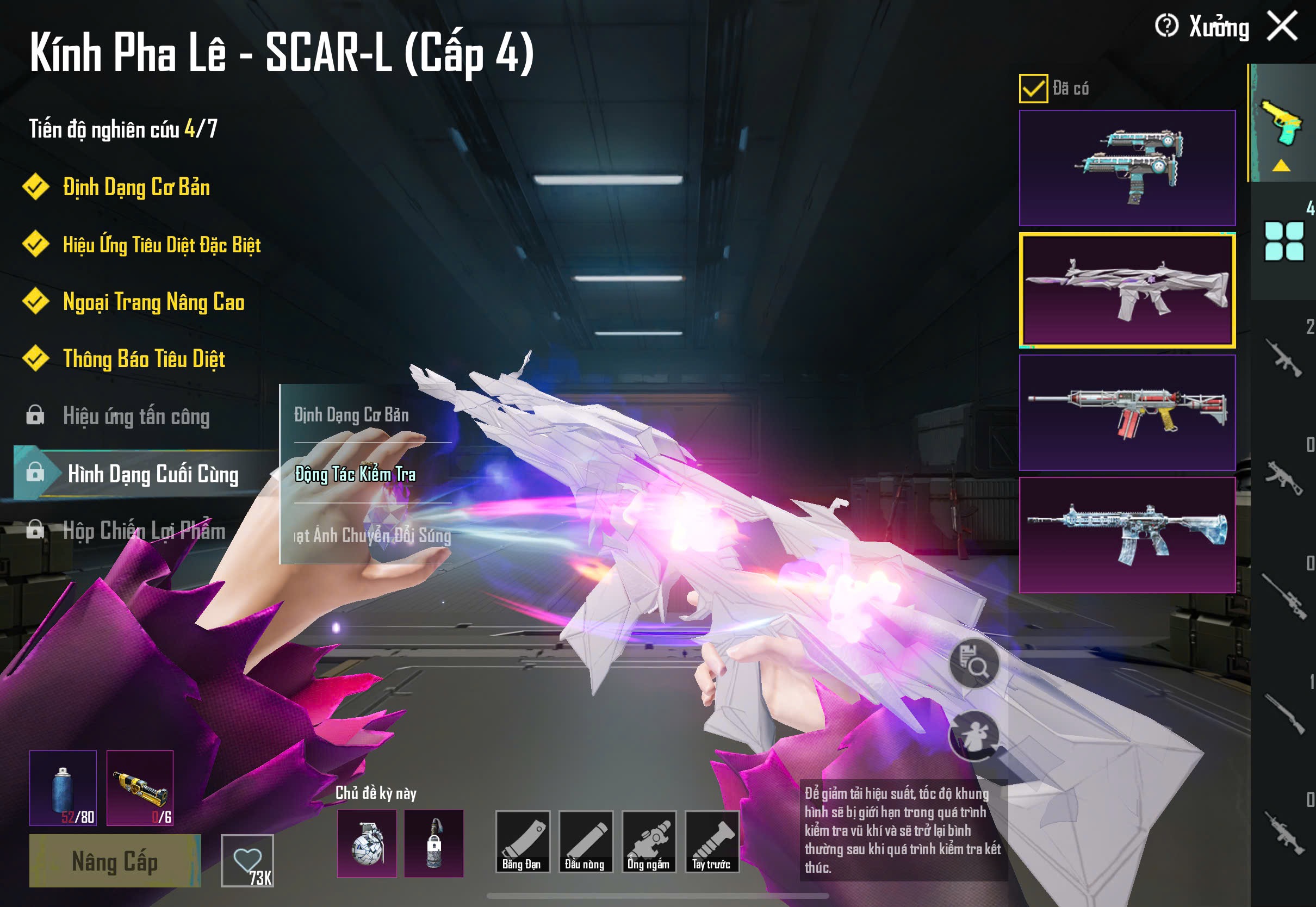
Task: Open the Đầu nòng attachment slot
Action: (x=585, y=842)
